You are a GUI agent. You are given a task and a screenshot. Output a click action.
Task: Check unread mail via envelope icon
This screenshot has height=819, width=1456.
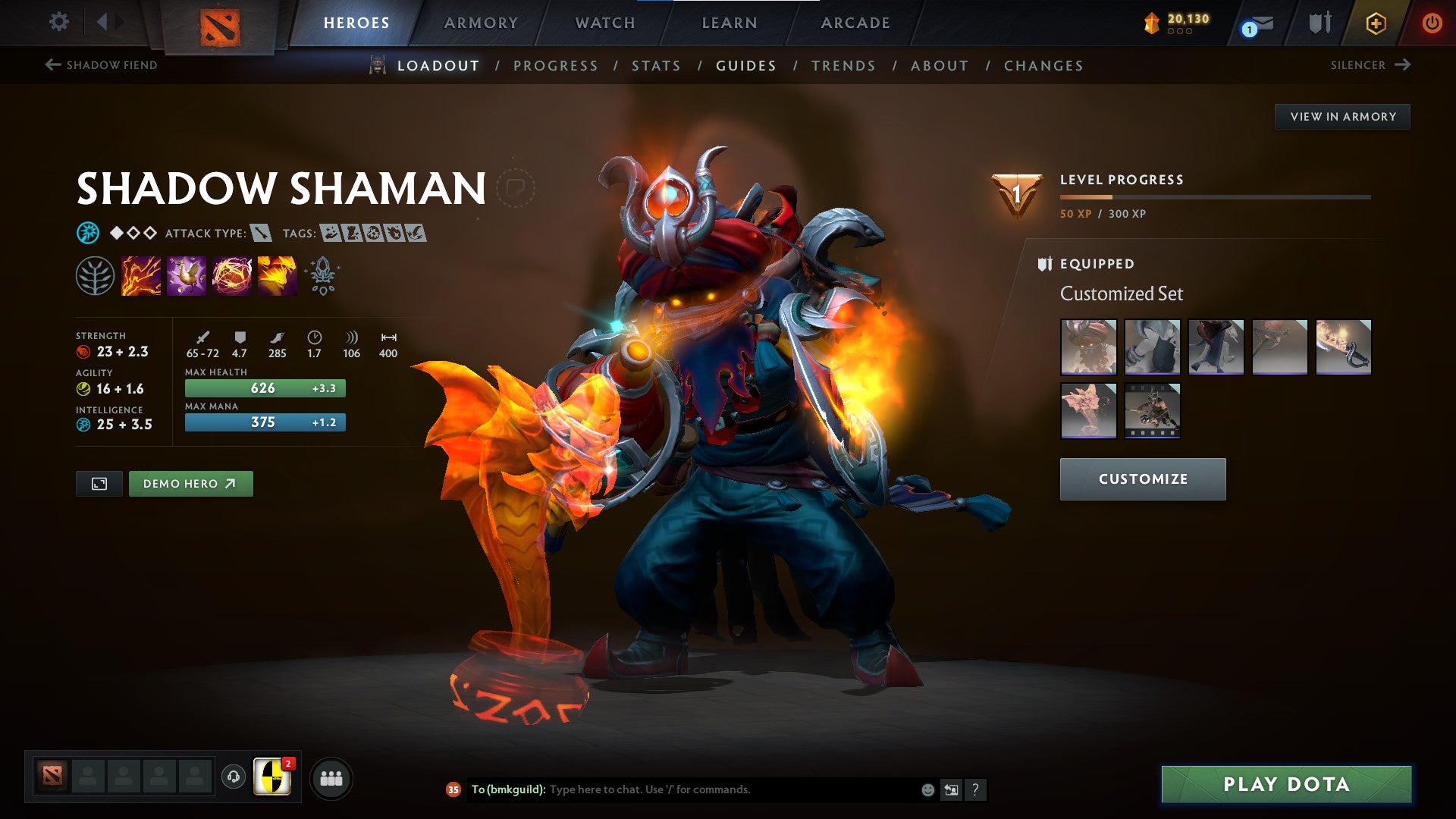point(1252,23)
